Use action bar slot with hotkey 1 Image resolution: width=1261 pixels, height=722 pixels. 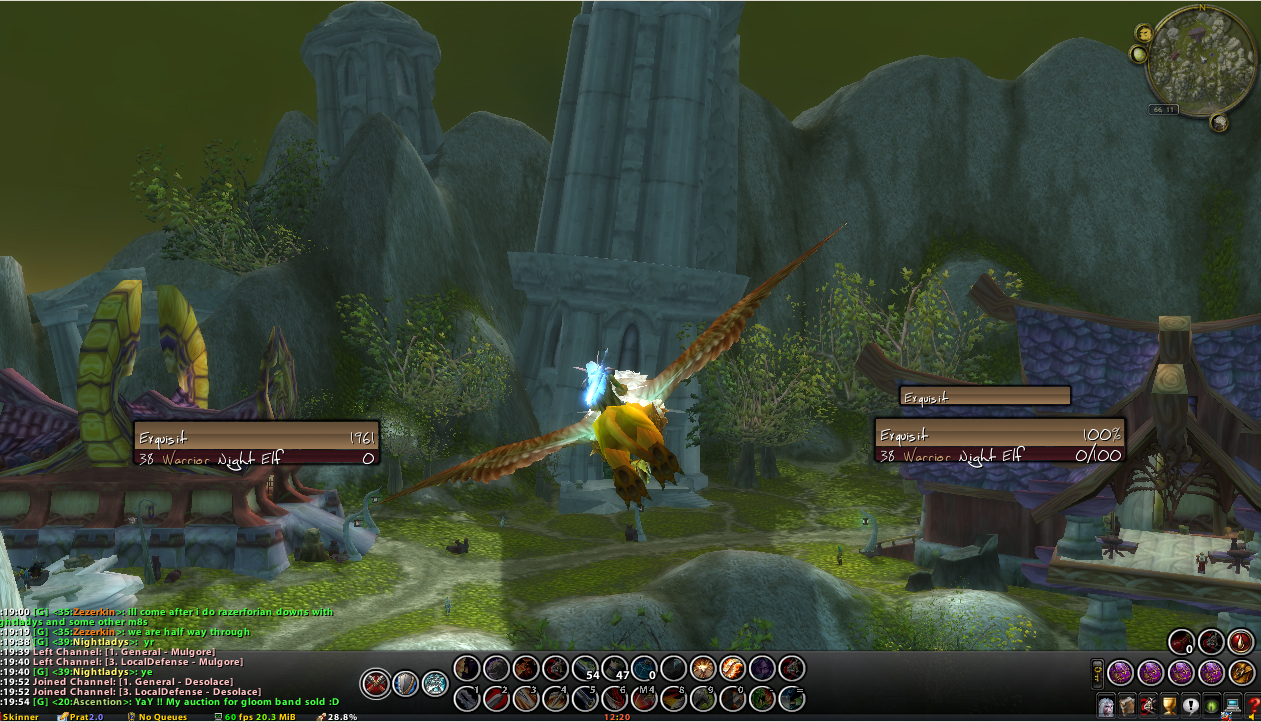coord(467,697)
